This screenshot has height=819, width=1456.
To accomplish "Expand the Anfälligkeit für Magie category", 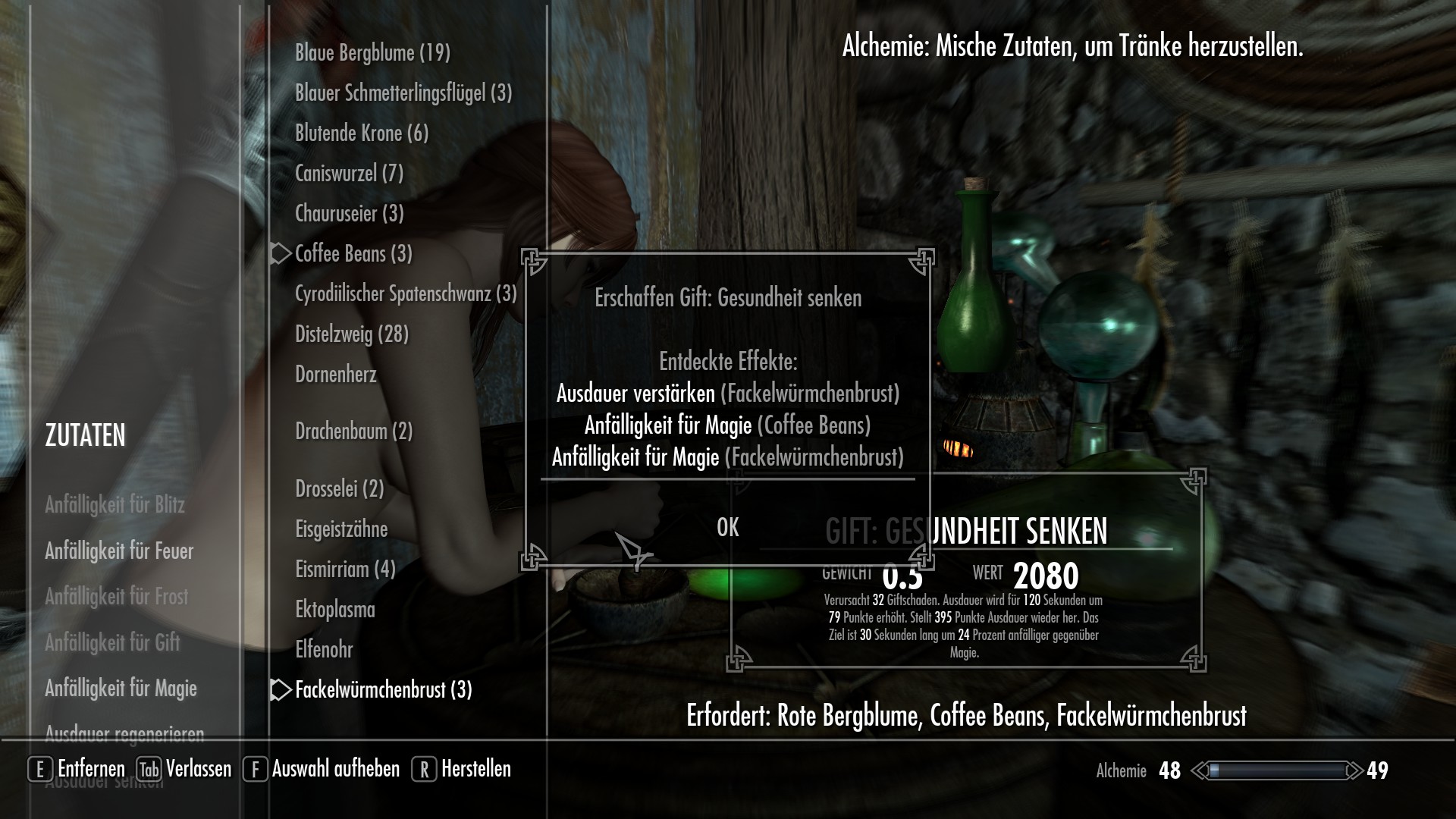I will point(121,689).
